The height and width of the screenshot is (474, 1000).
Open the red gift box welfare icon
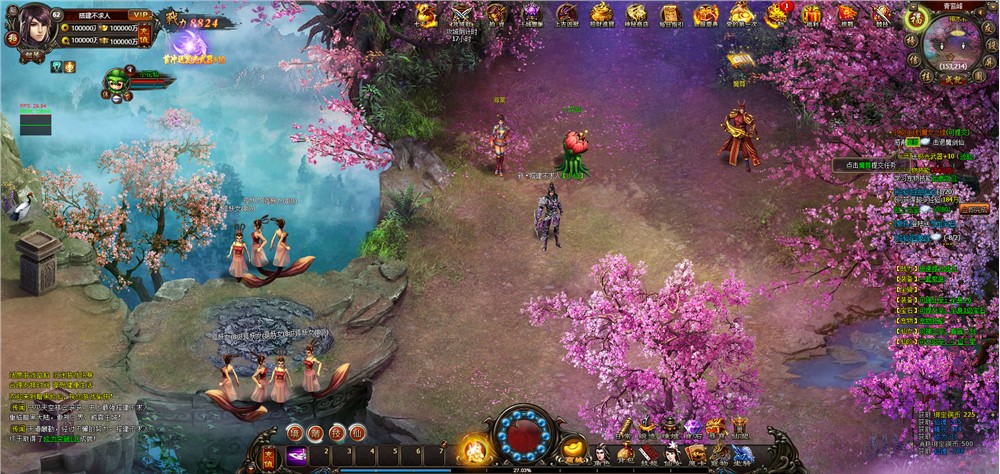[x=811, y=14]
